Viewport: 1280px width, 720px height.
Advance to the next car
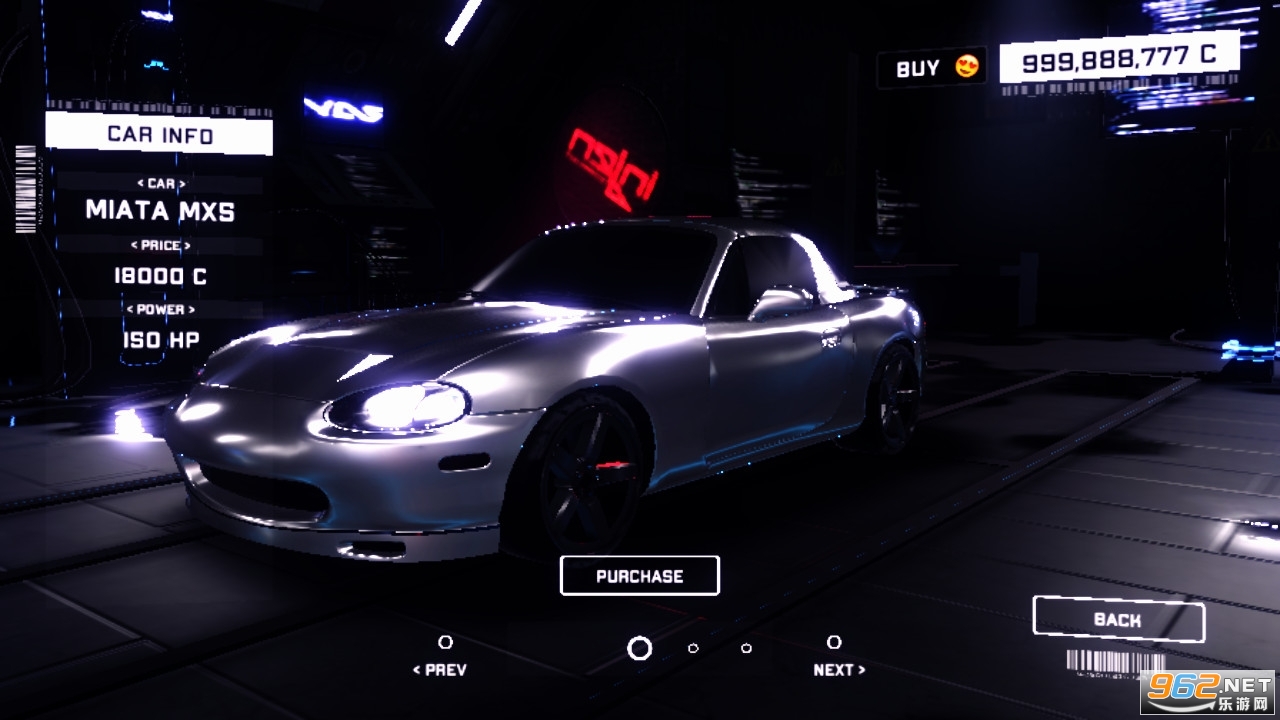(838, 669)
